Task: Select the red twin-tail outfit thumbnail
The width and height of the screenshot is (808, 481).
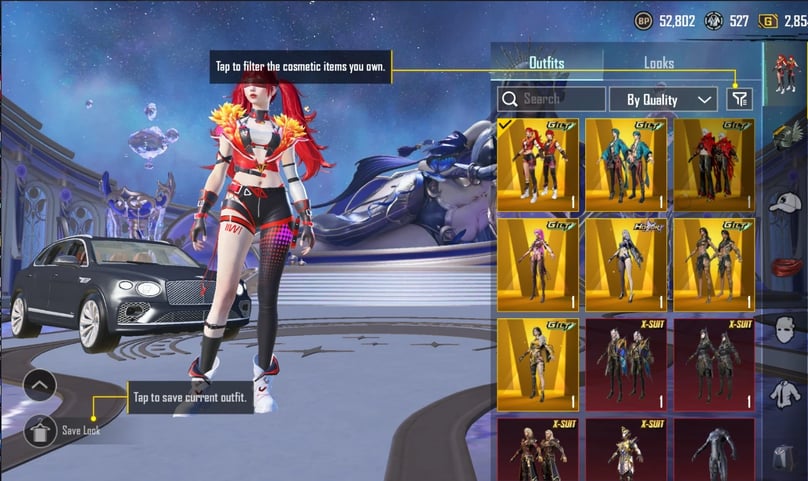Action: [x=537, y=165]
